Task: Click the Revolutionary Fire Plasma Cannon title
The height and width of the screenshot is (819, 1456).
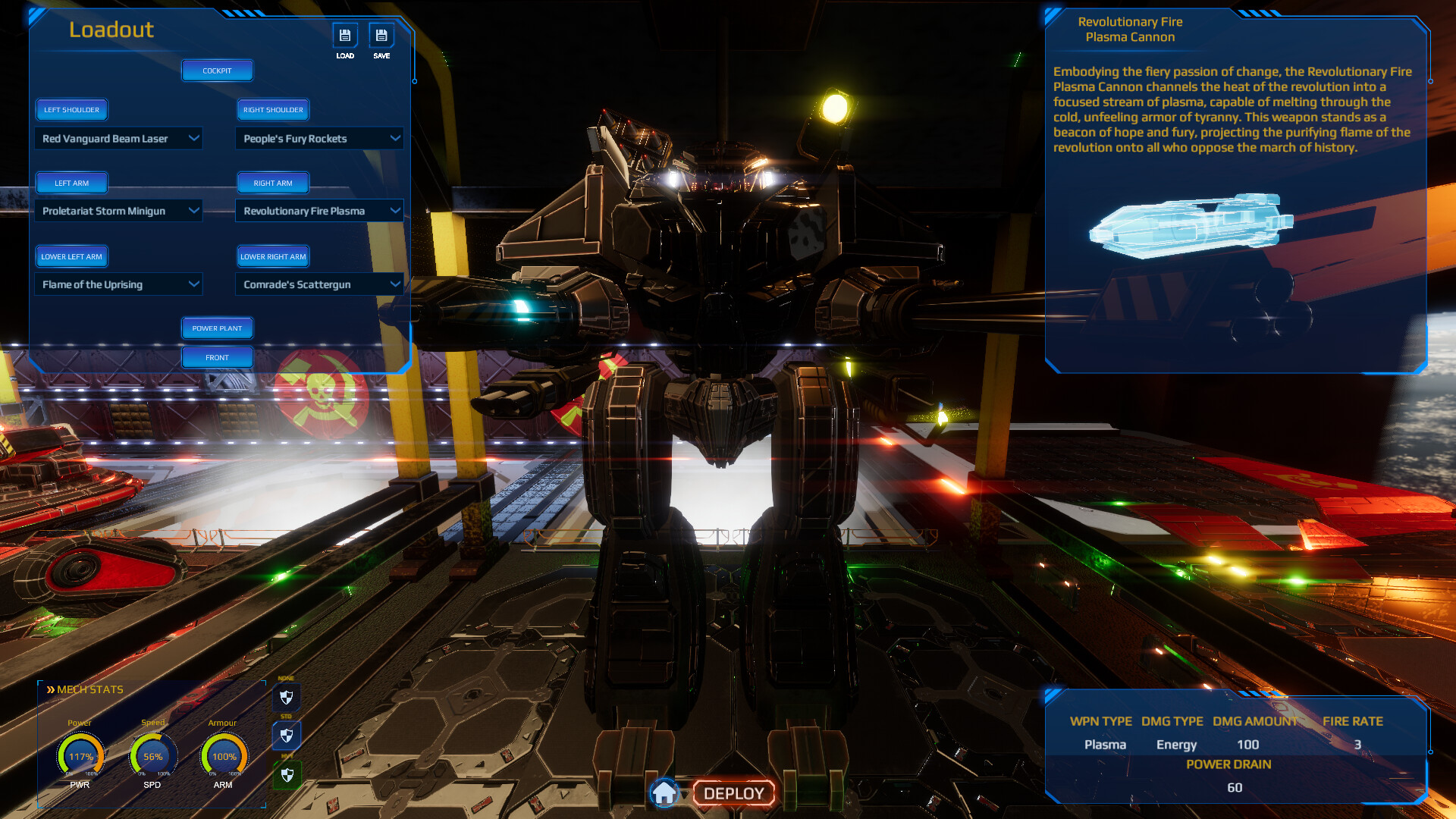Action: point(1130,28)
